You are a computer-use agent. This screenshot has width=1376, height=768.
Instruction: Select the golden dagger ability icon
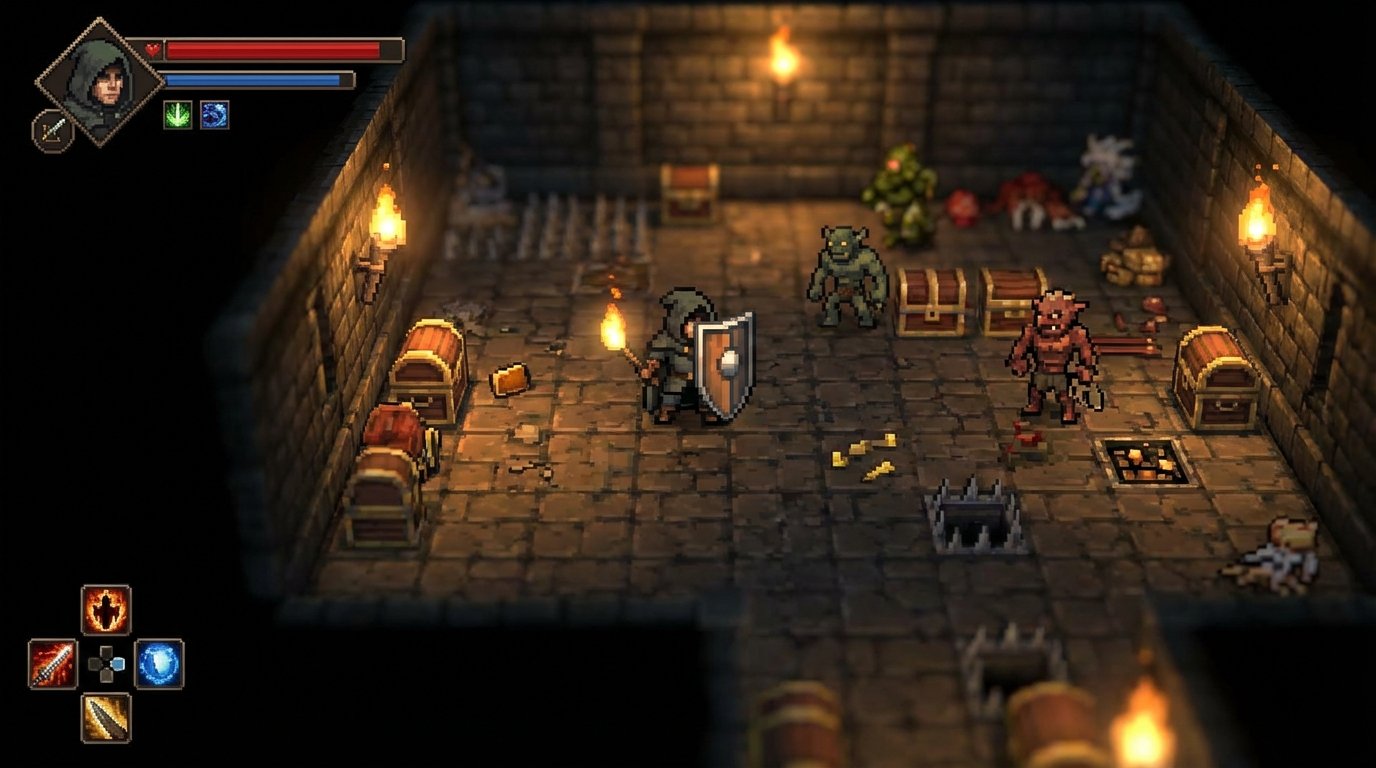click(x=104, y=716)
